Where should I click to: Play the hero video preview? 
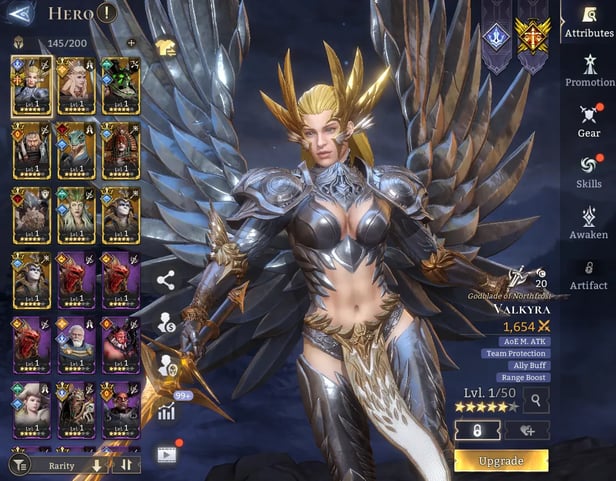(166, 453)
